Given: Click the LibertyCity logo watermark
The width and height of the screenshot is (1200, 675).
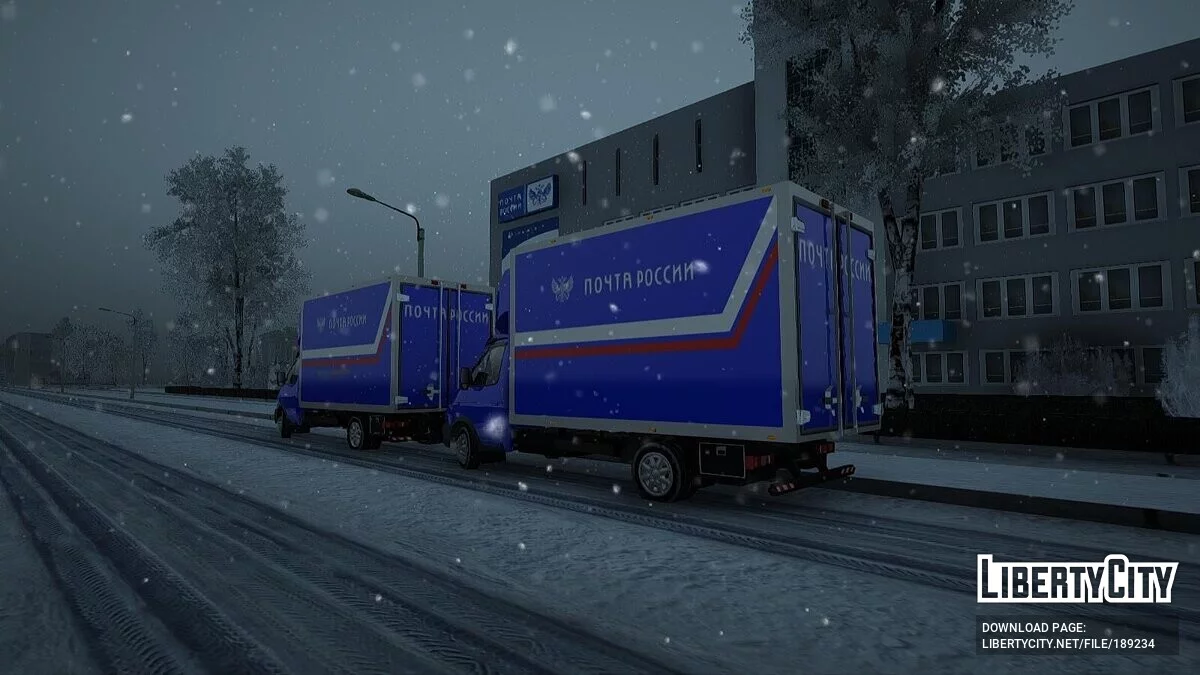Looking at the screenshot, I should tap(1077, 579).
